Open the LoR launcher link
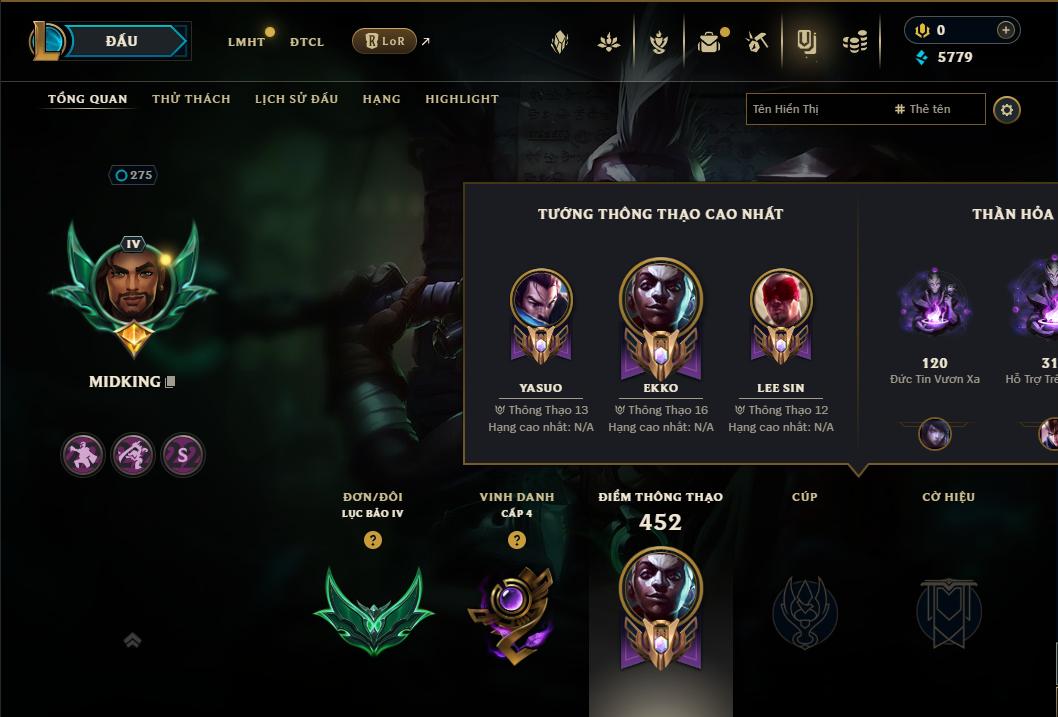Screen dimensions: 1058x717 [385, 41]
